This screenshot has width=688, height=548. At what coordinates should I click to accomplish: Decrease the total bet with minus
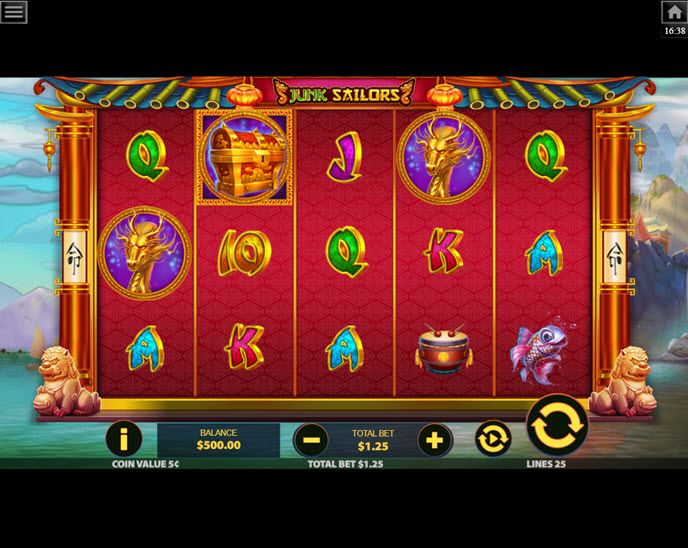[310, 439]
